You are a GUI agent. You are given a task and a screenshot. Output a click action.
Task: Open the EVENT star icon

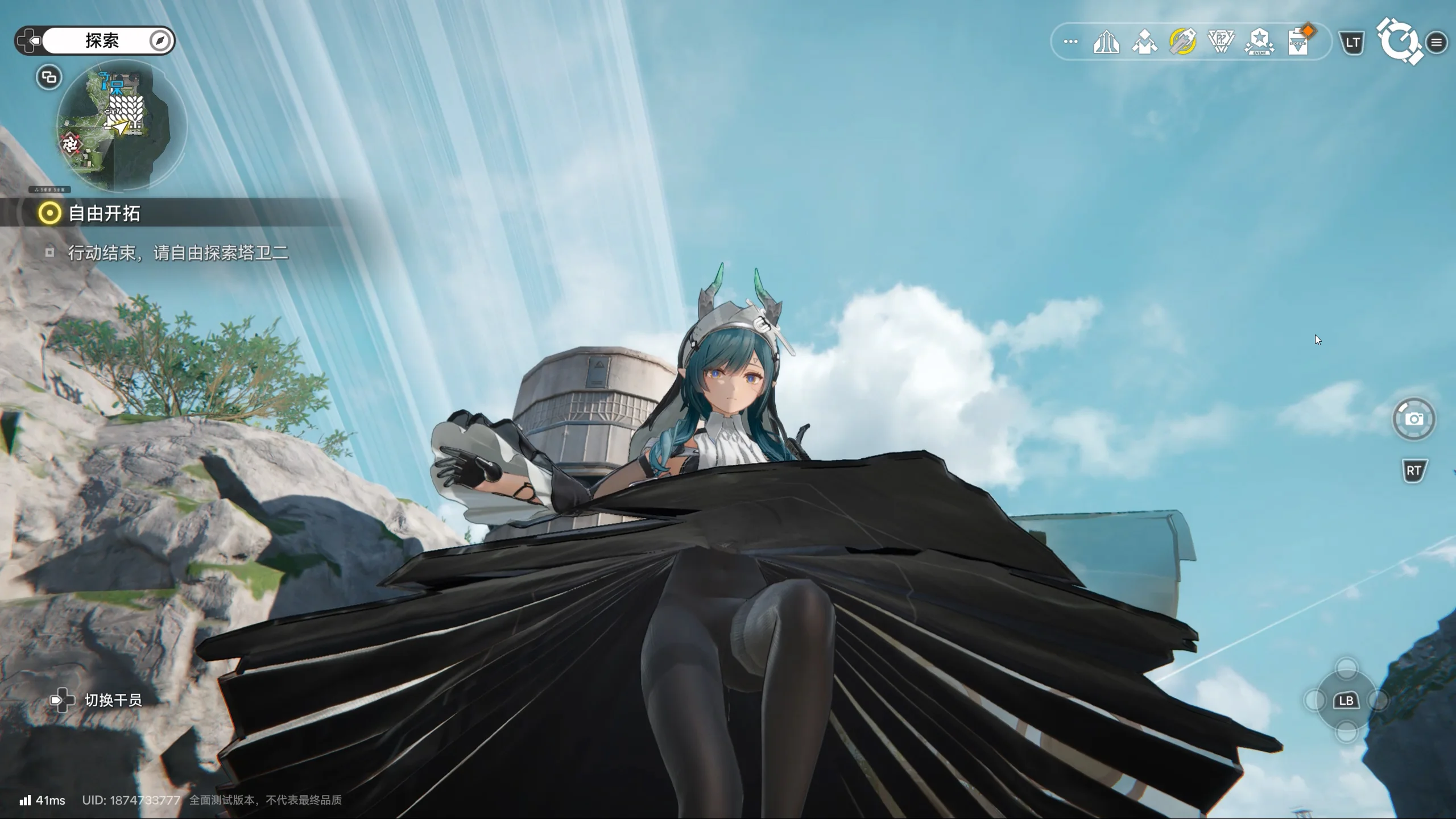click(1259, 42)
